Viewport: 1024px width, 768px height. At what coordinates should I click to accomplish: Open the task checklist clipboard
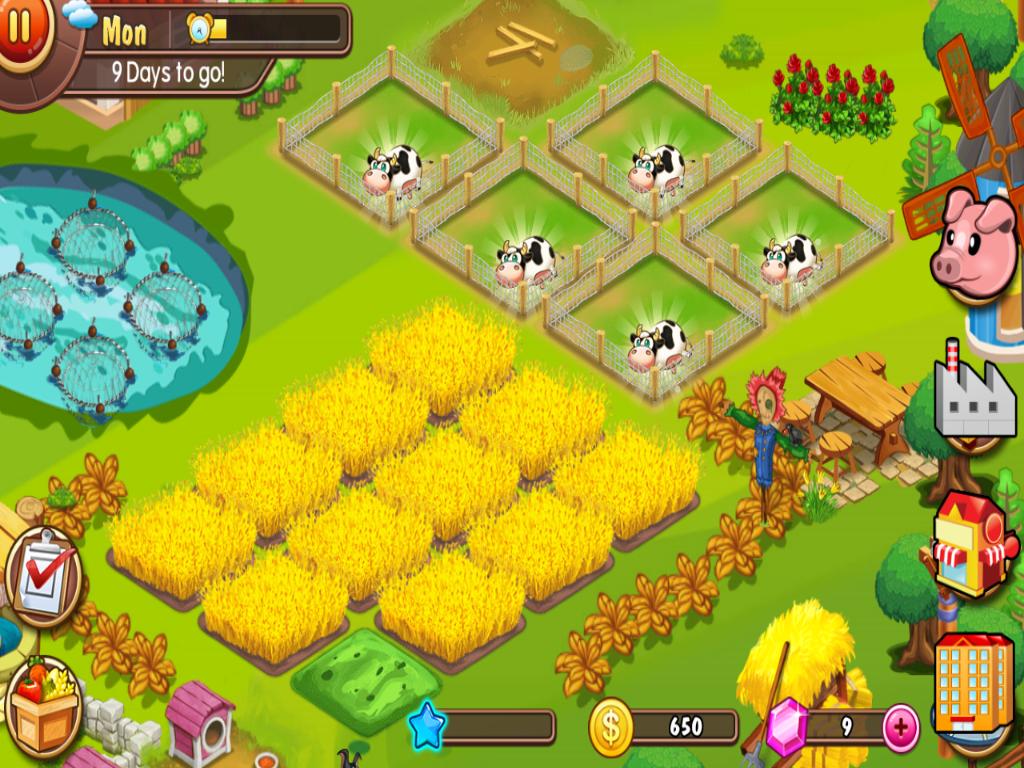pyautogui.click(x=43, y=576)
